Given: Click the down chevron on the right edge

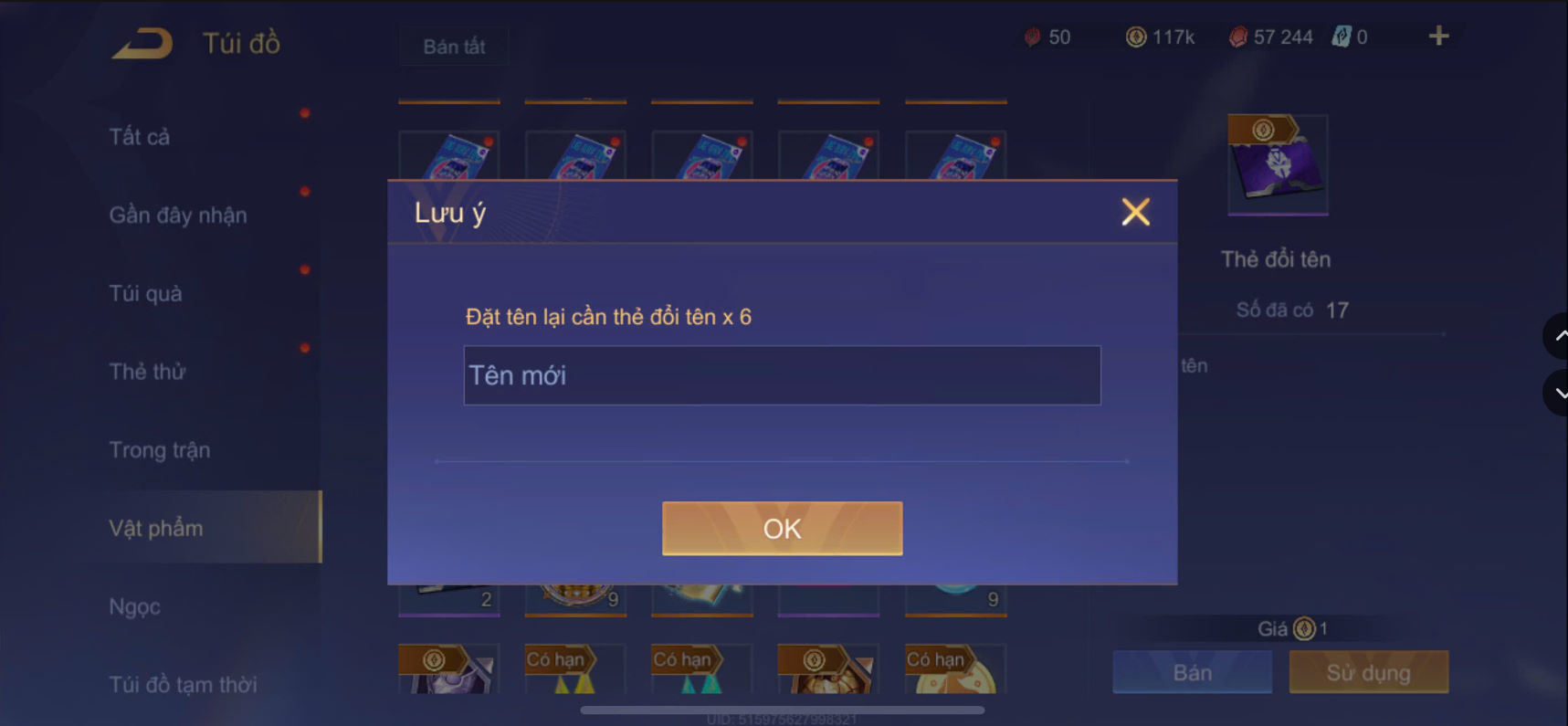Looking at the screenshot, I should point(1558,393).
